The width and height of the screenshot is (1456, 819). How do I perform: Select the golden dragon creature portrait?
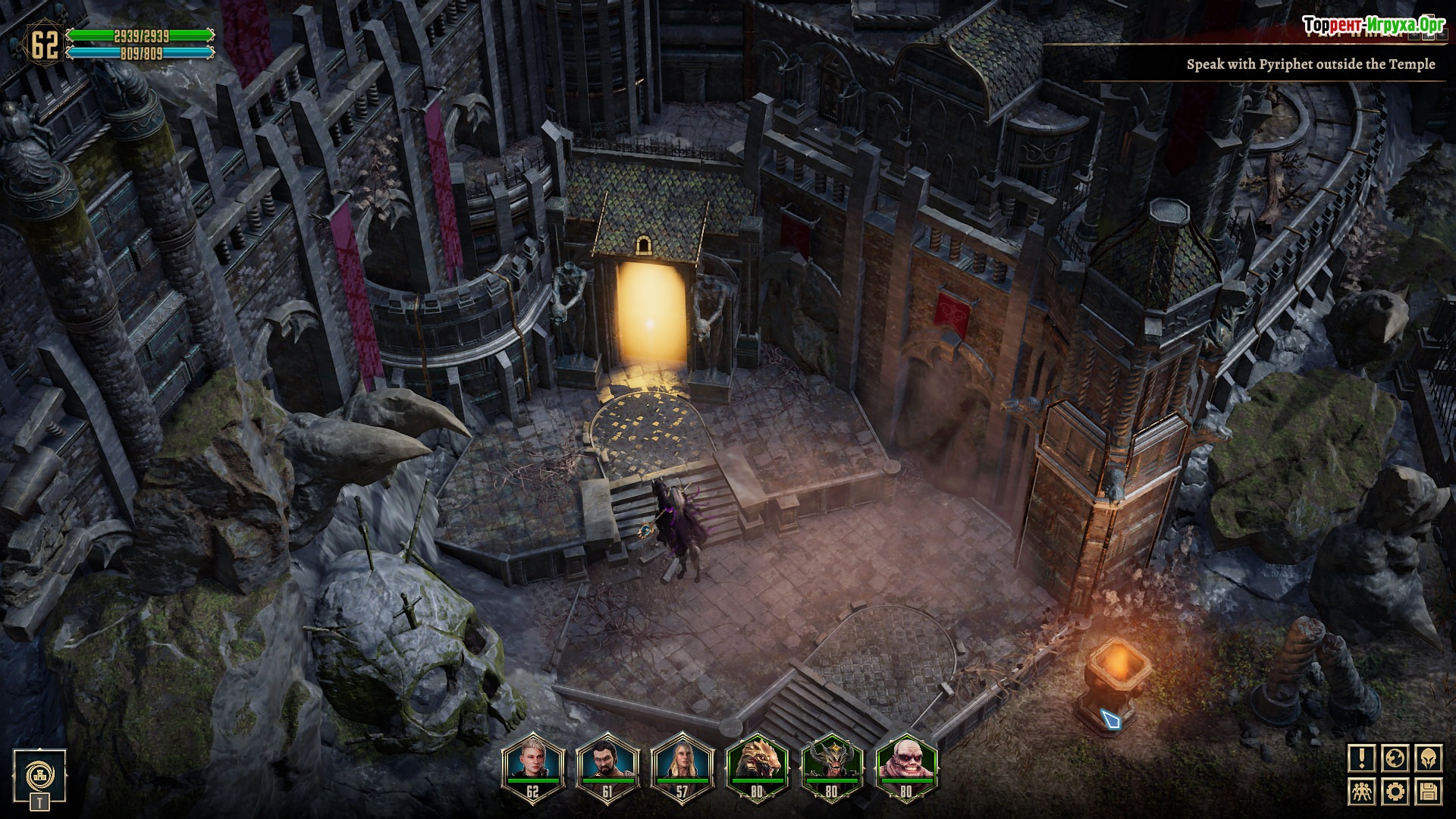(757, 760)
